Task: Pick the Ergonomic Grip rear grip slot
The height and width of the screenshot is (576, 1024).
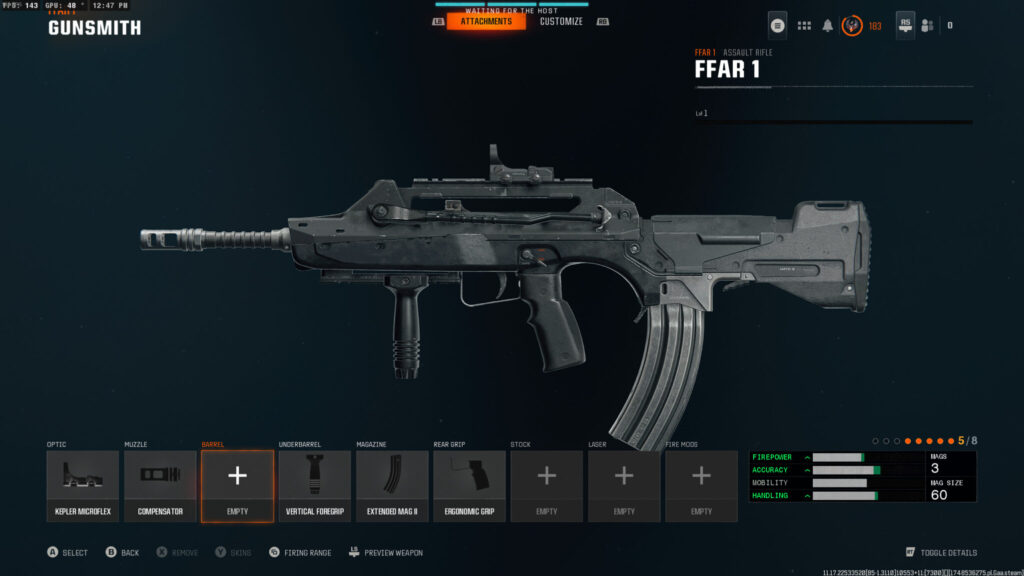Action: pyautogui.click(x=469, y=485)
